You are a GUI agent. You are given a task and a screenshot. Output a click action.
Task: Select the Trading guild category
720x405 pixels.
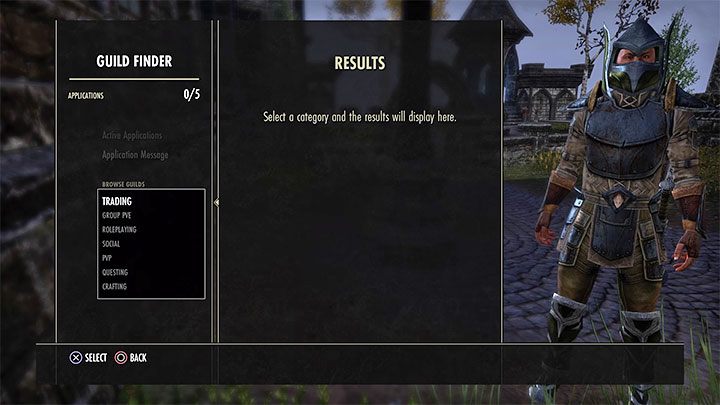click(117, 201)
